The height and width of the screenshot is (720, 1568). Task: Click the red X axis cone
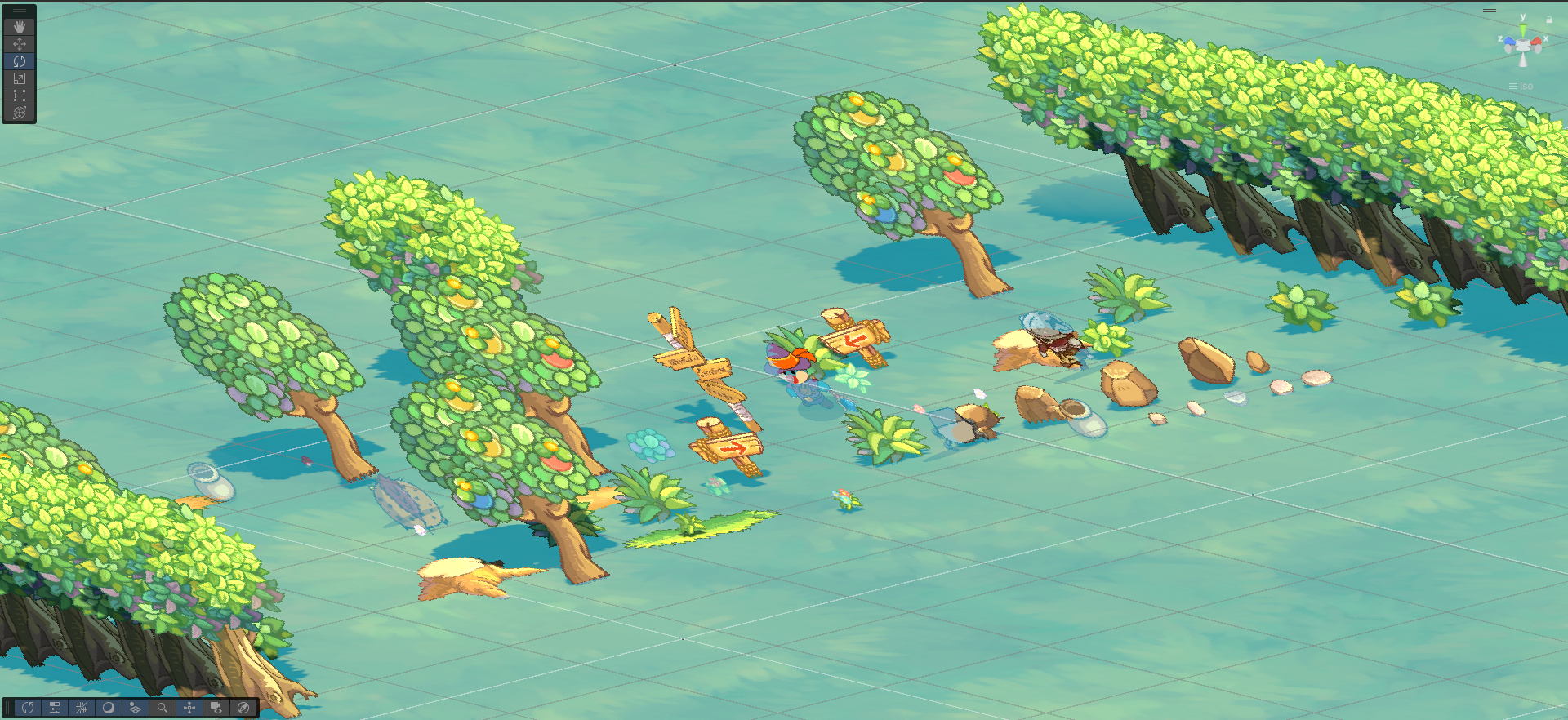coord(1536,42)
